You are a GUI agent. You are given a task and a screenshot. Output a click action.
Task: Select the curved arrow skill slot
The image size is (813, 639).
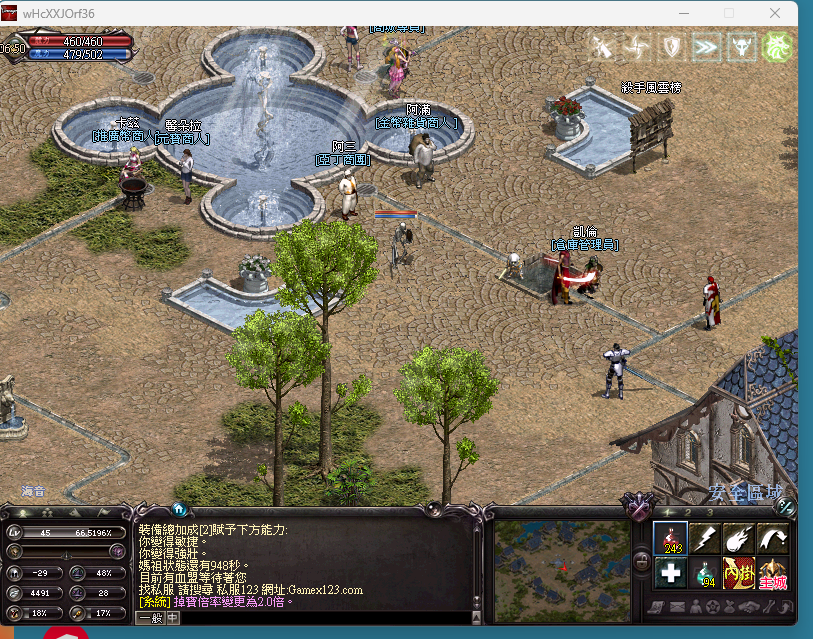(772, 538)
